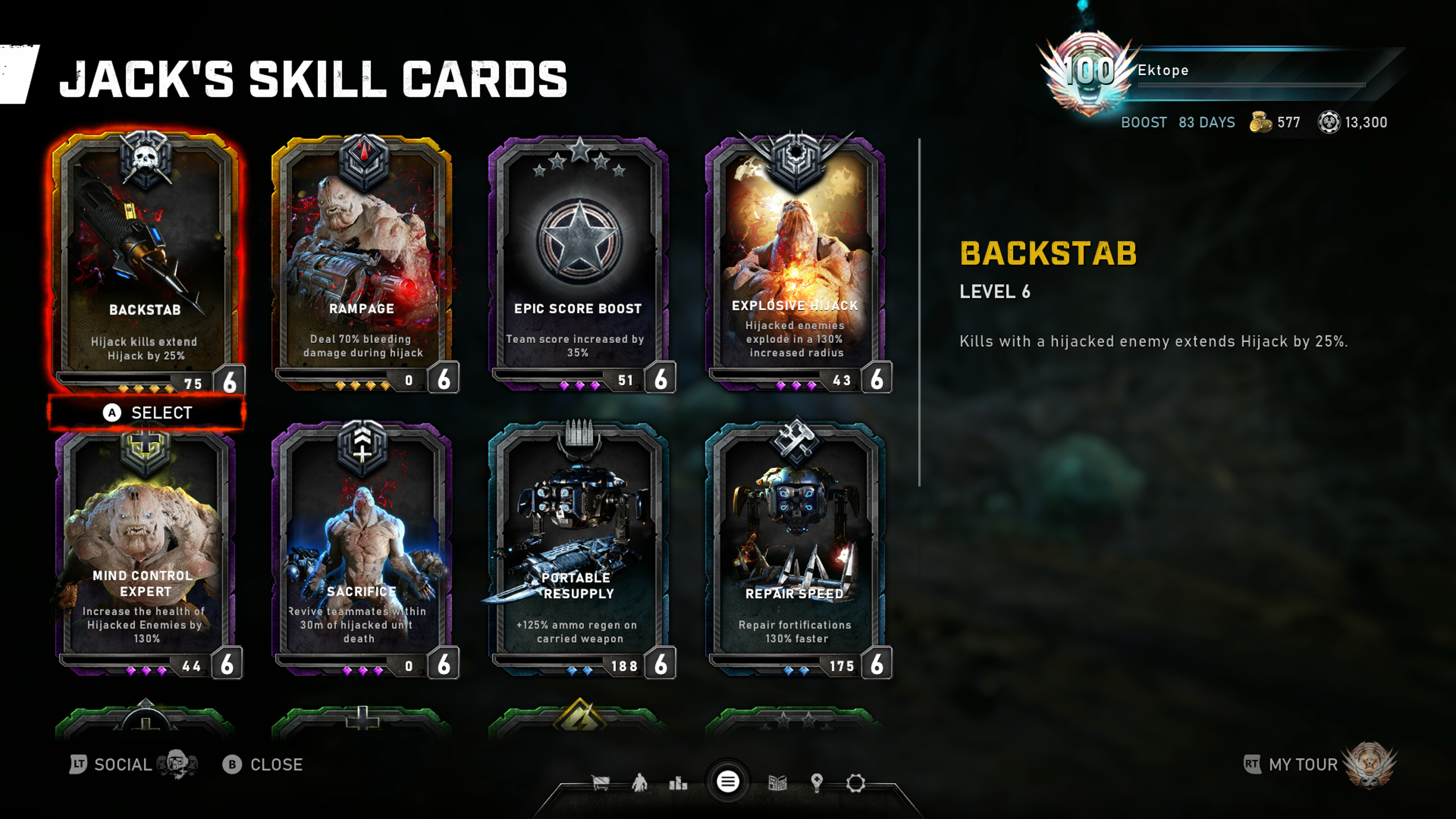
Task: Pick the Epic Score Boost card
Action: tap(578, 260)
